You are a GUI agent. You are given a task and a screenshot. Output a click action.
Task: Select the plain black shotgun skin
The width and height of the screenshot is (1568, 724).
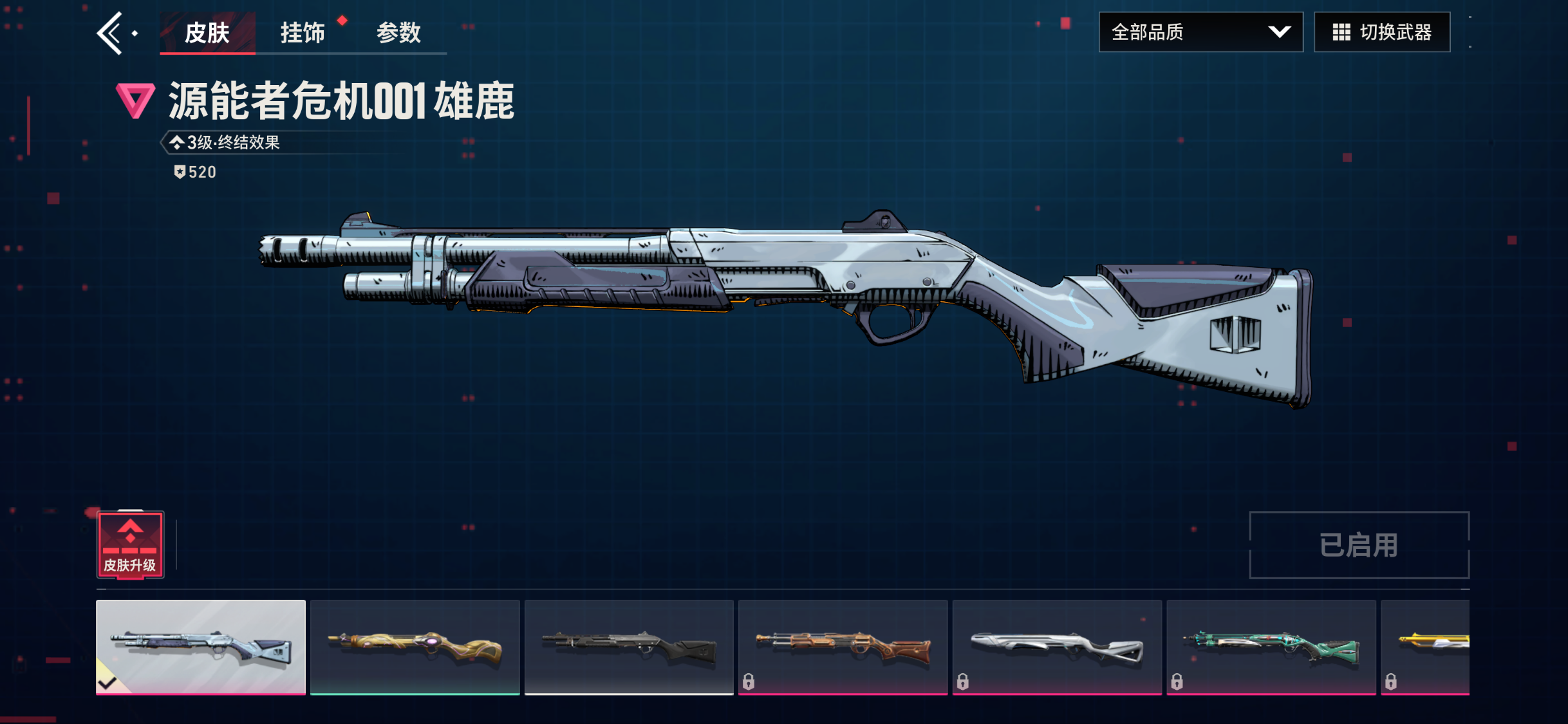[x=629, y=647]
